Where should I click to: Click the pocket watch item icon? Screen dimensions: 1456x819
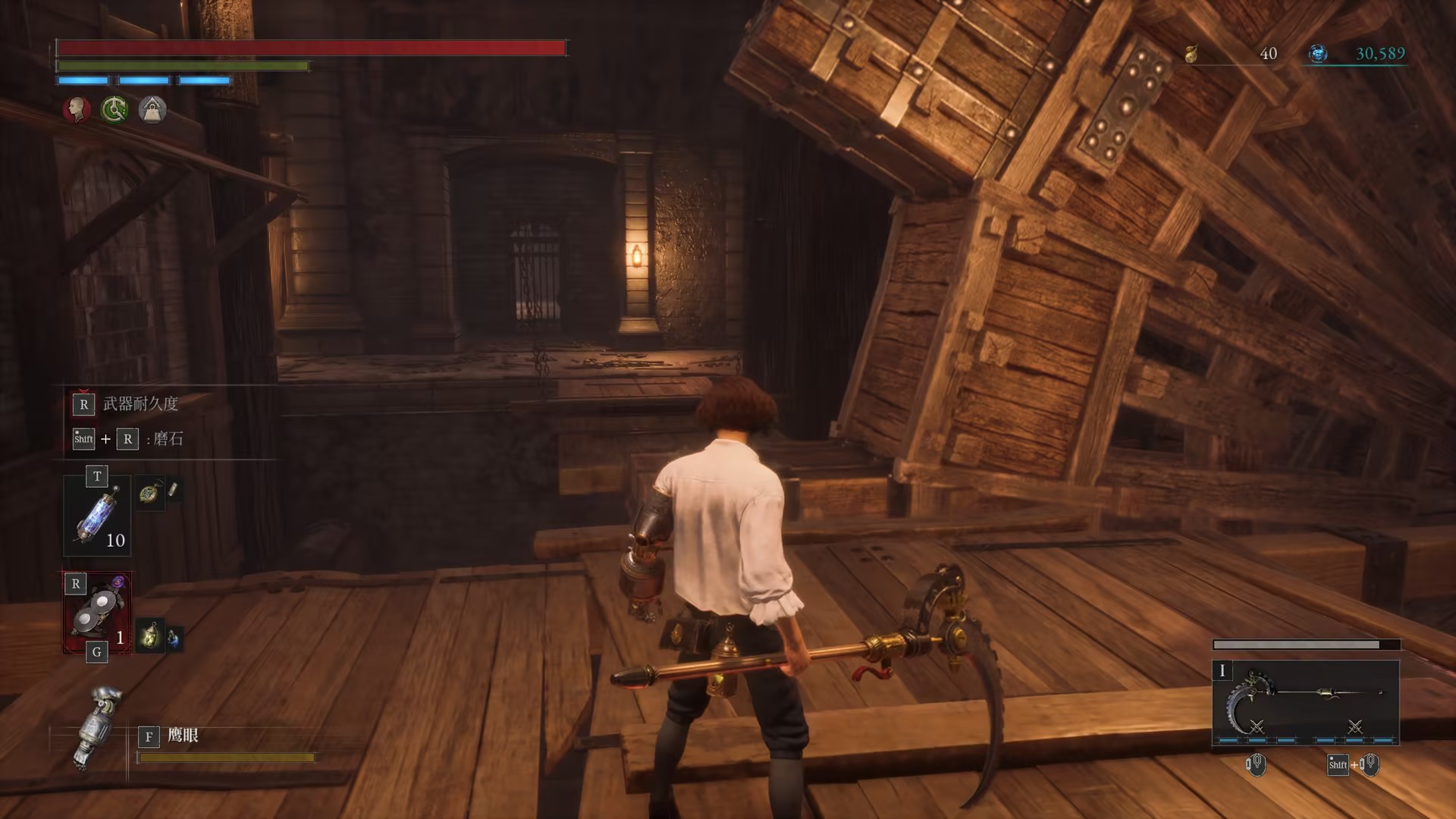tap(149, 494)
